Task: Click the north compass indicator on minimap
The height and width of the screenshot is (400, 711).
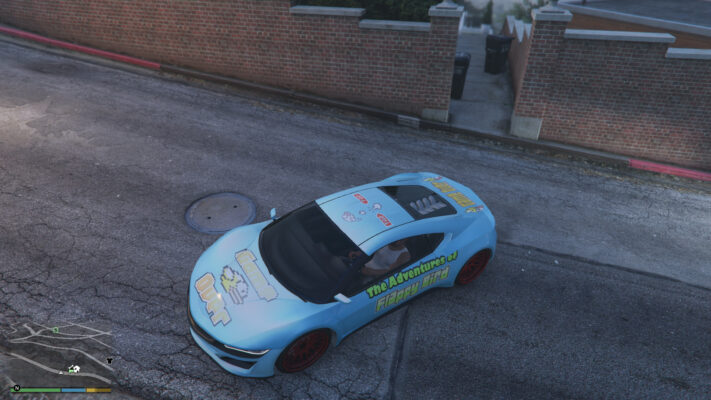Action: point(15,387)
